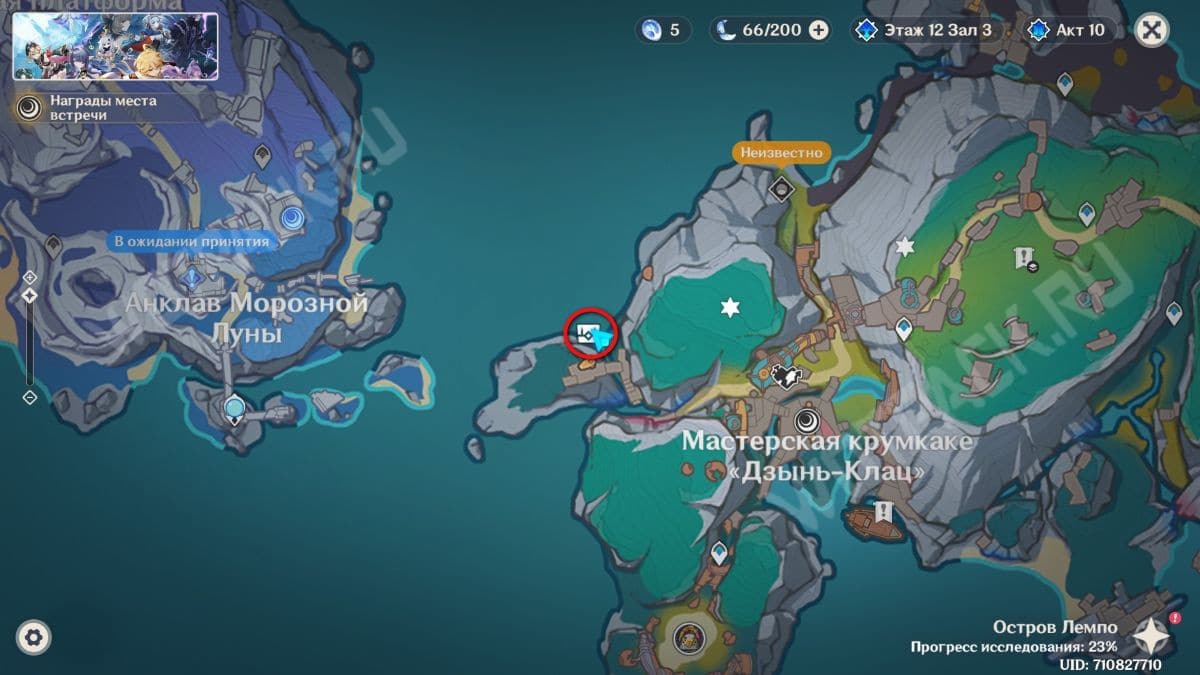The height and width of the screenshot is (675, 1200).
Task: Open Награды места встречи rewards
Action: click(x=90, y=108)
